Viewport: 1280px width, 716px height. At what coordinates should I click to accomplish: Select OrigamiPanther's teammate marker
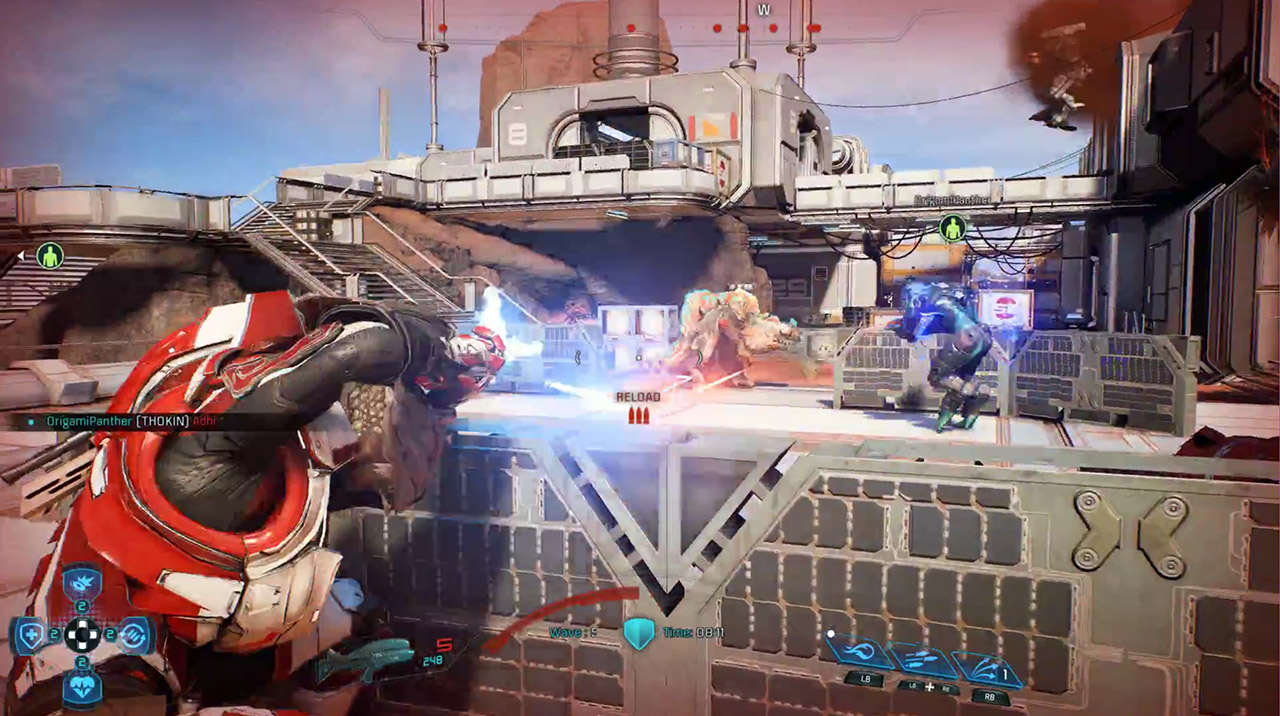click(953, 227)
